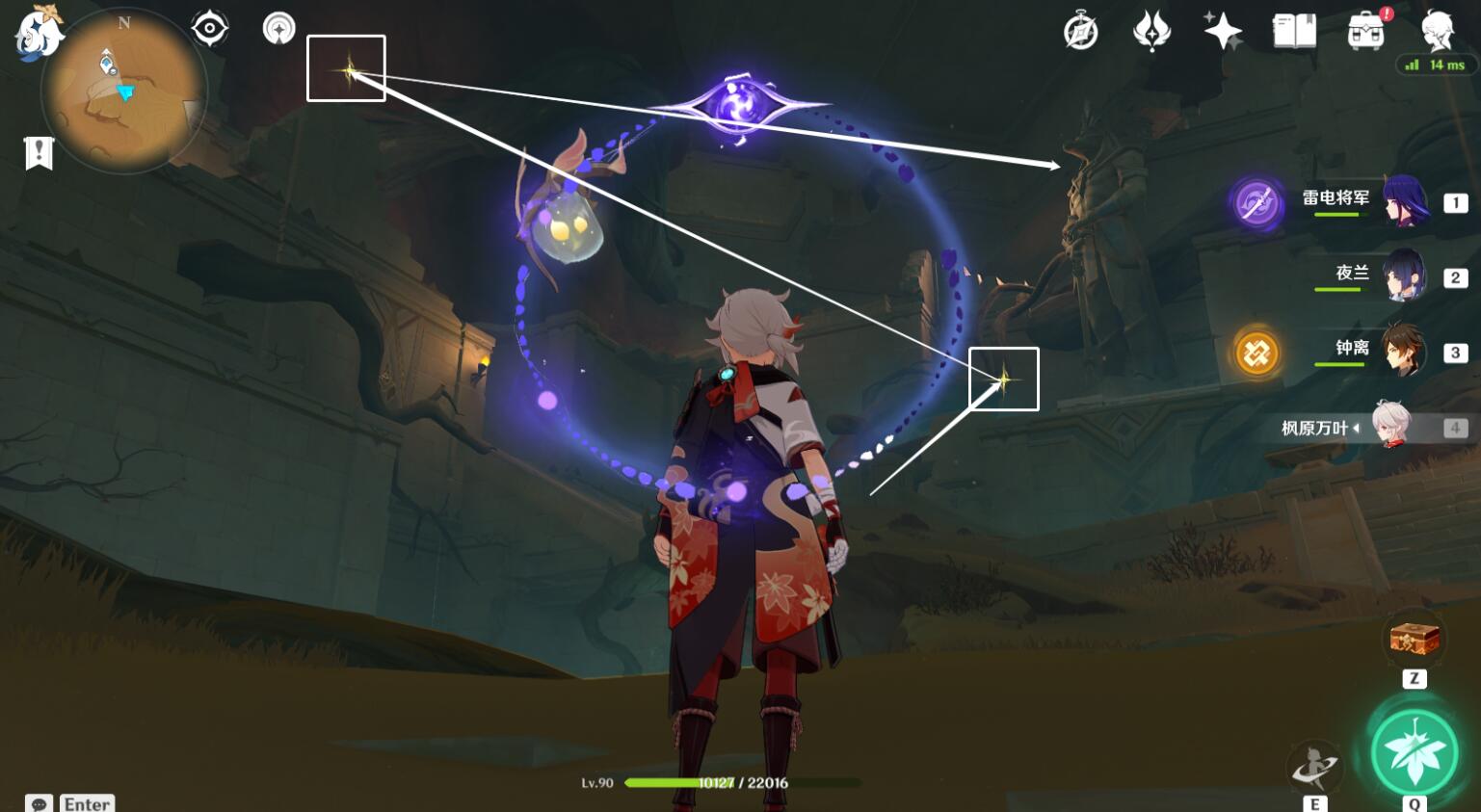Activate Kazuha's Elemental Skill icon
Image resolution: width=1481 pixels, height=812 pixels.
(x=1314, y=768)
